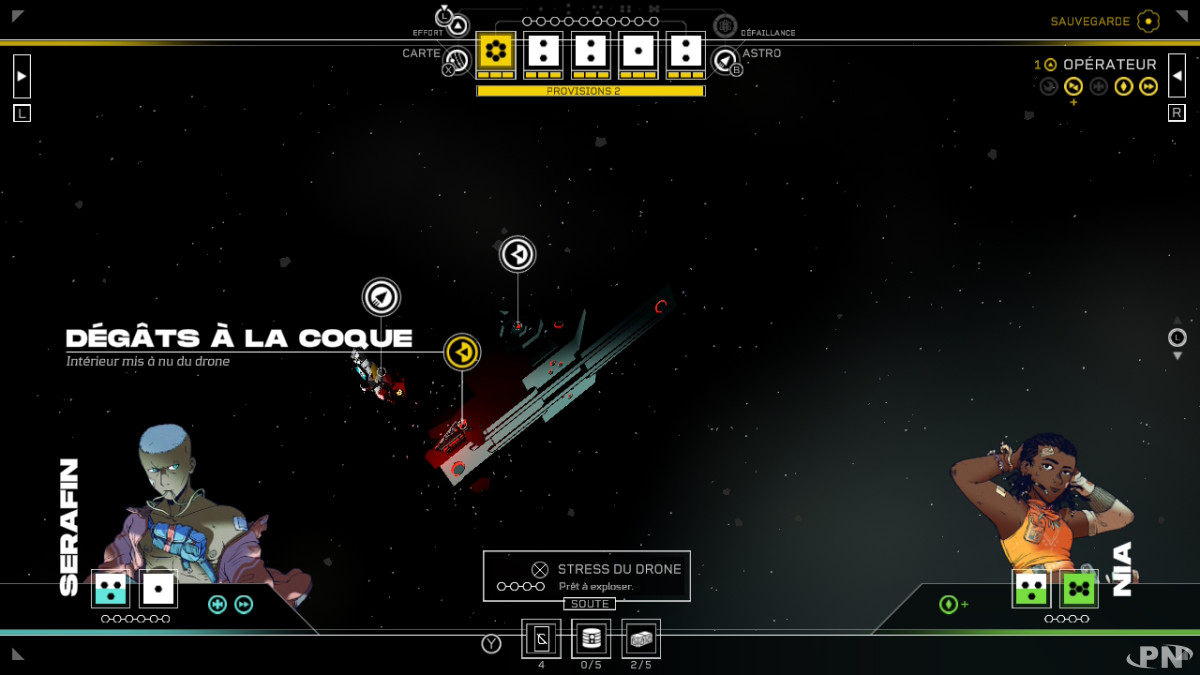This screenshot has width=1200, height=675.
Task: Select Nia's white three-pip die
Action: pos(1031,589)
